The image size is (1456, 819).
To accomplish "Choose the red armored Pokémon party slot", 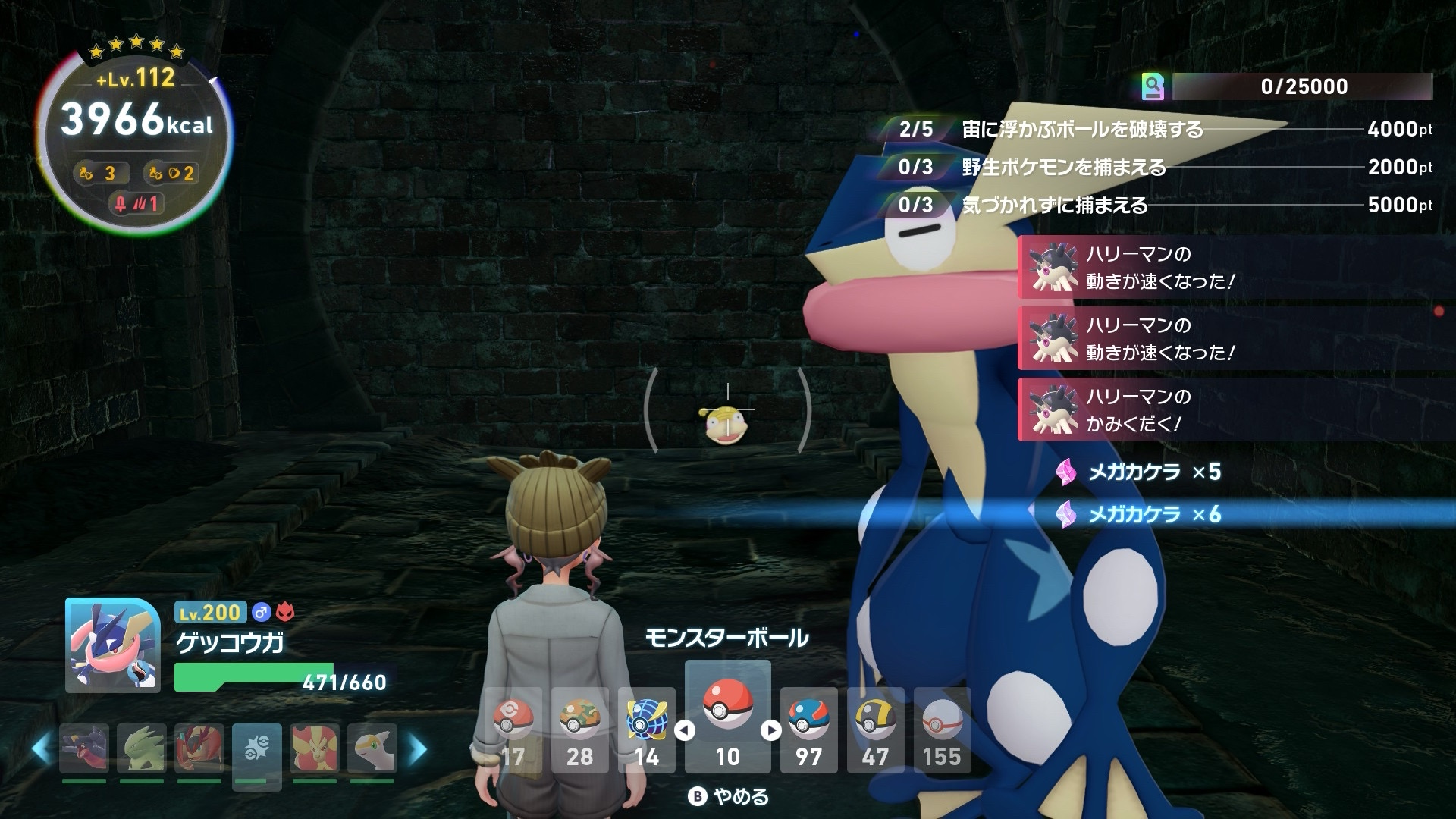I will pos(199,748).
